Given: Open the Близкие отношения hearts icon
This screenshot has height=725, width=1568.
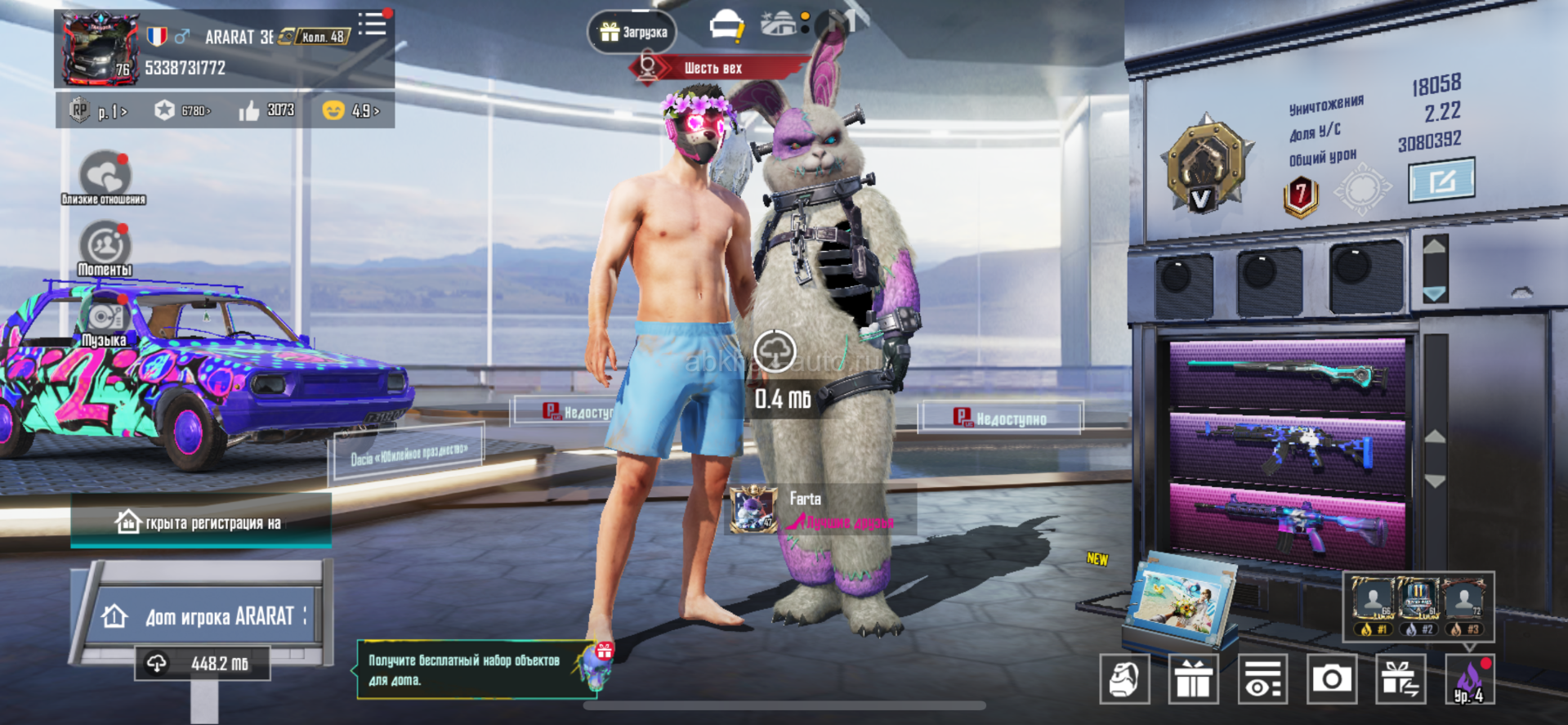Looking at the screenshot, I should point(104,175).
